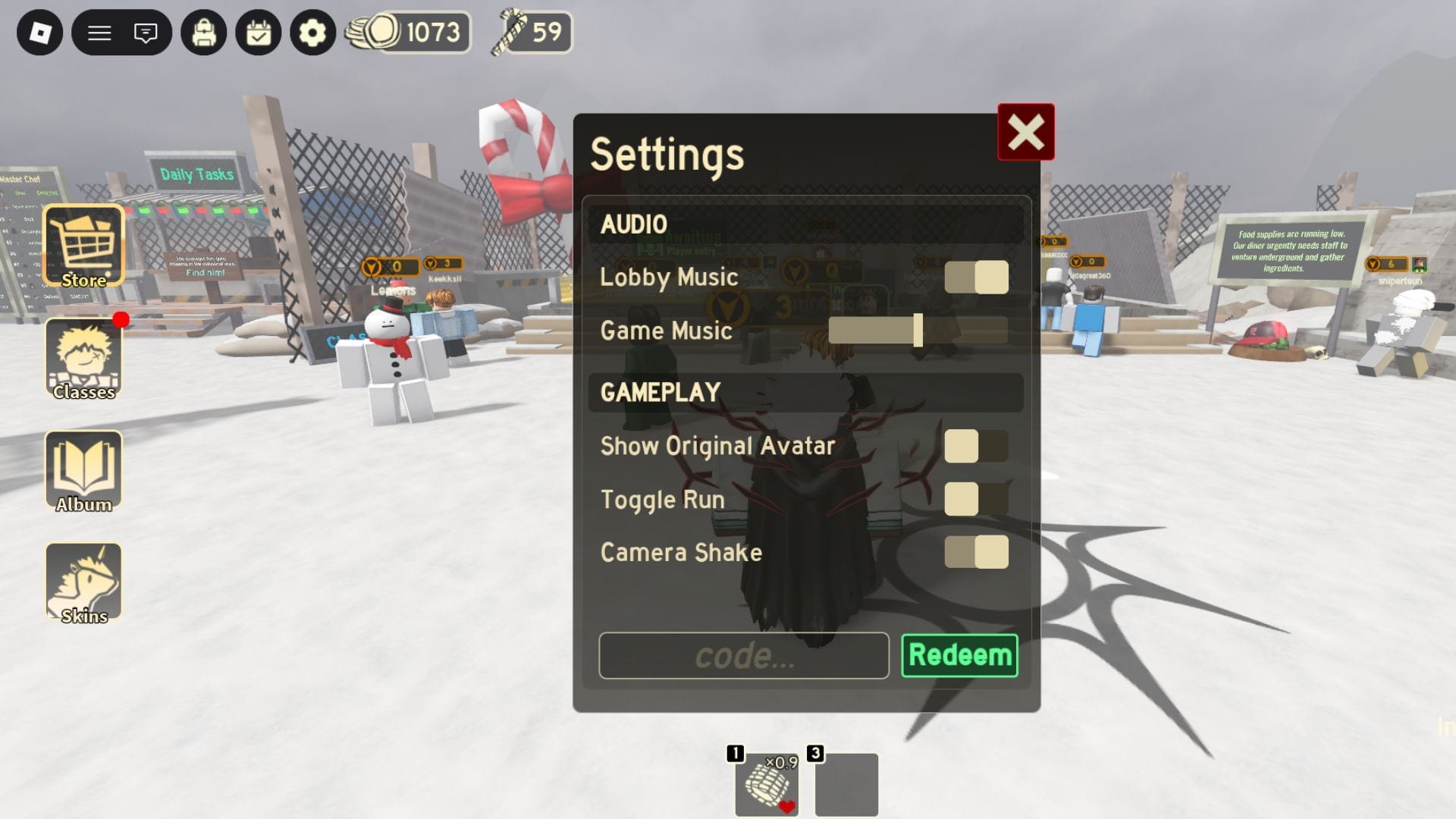Open the Album
This screenshot has height=819, width=1456.
pos(83,470)
